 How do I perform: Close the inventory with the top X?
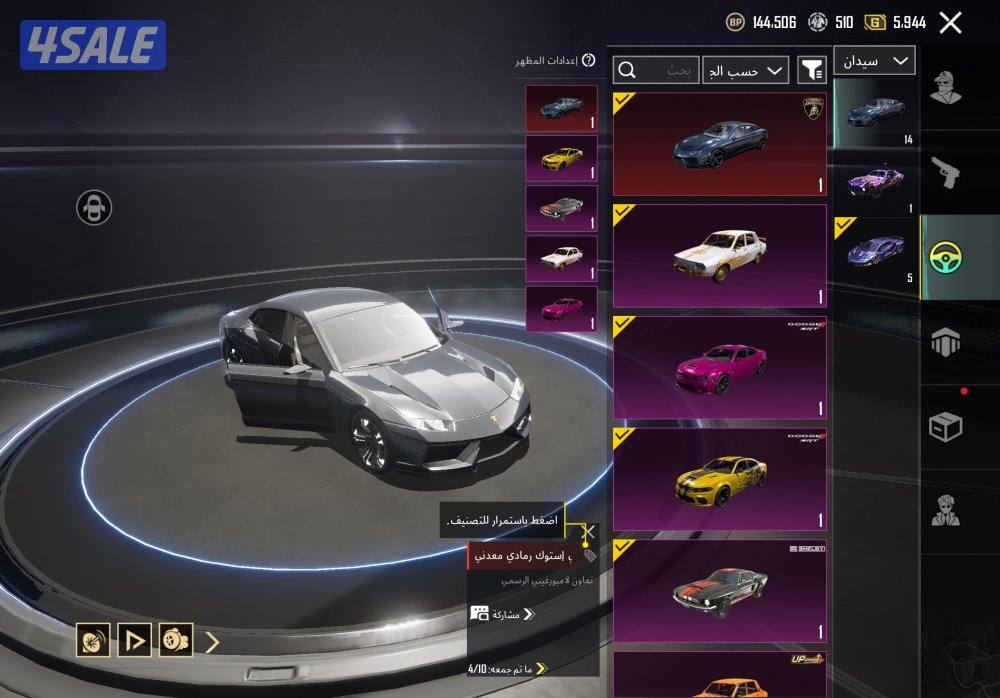pyautogui.click(x=951, y=23)
